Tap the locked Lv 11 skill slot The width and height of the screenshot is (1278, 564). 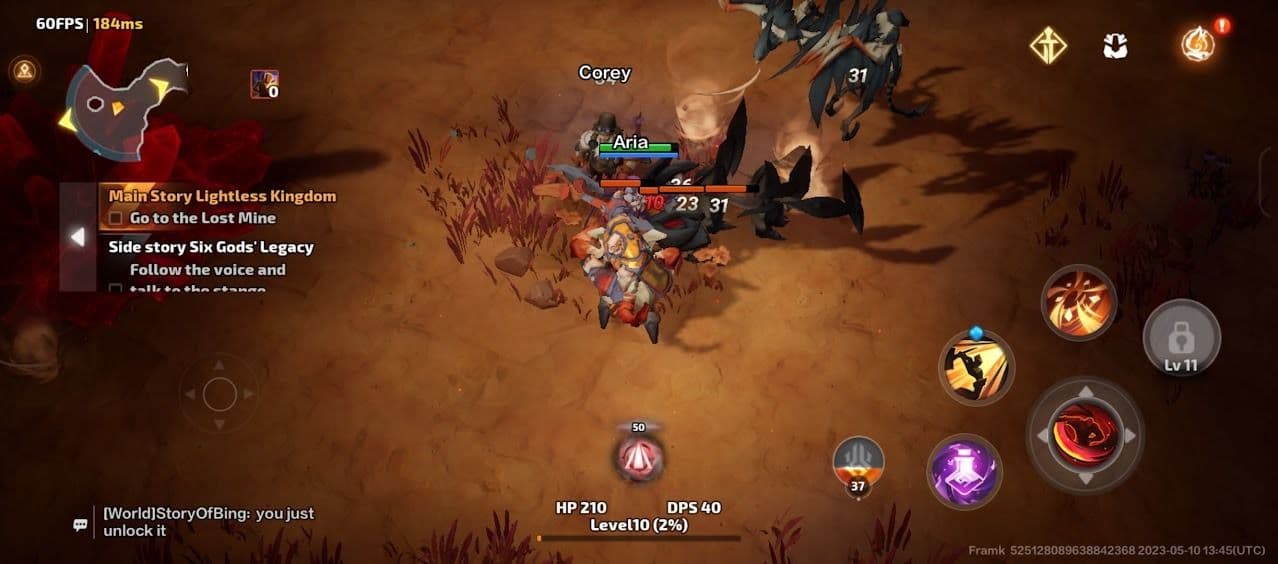tap(1181, 338)
